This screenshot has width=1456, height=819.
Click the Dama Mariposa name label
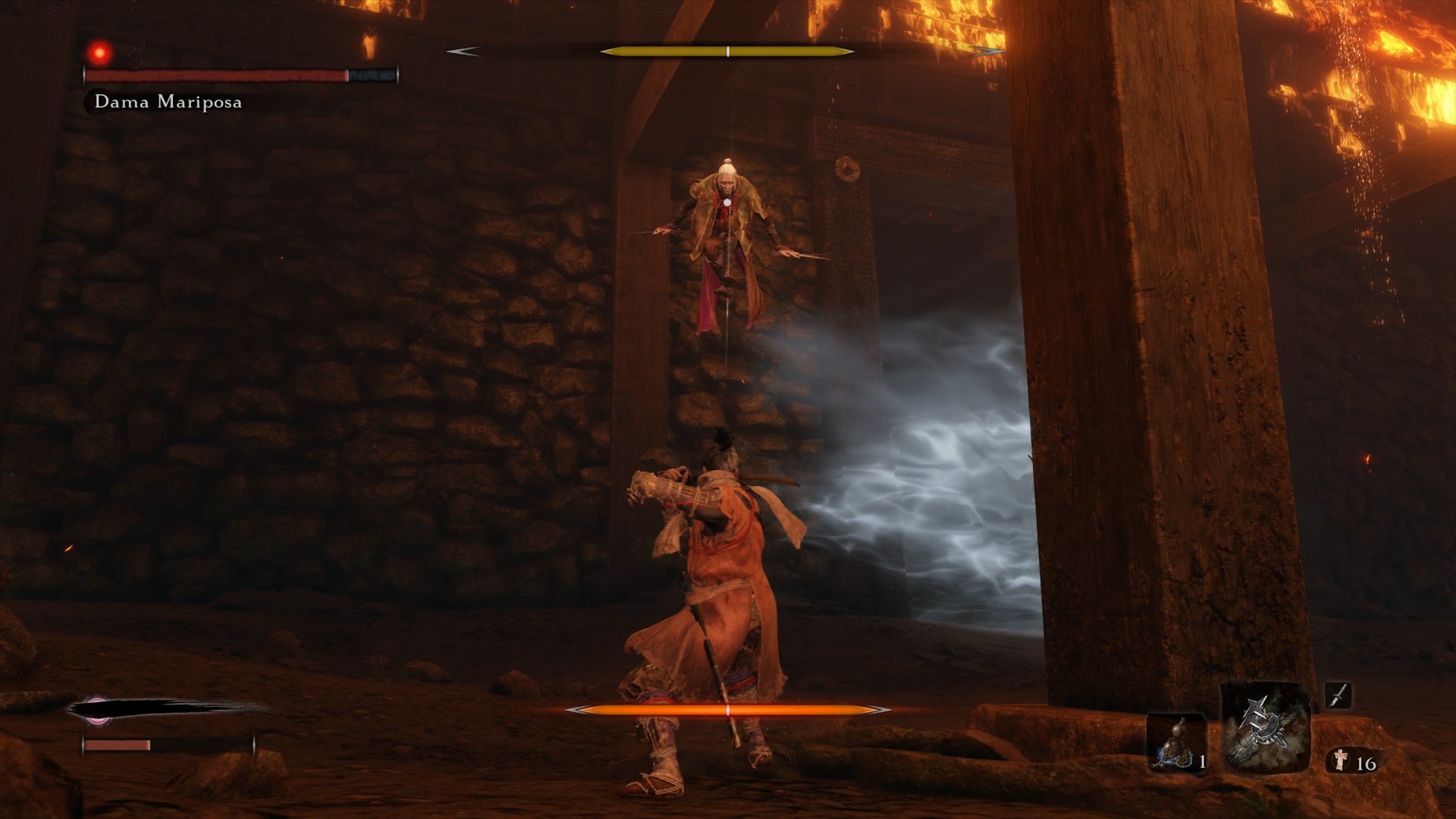(168, 101)
